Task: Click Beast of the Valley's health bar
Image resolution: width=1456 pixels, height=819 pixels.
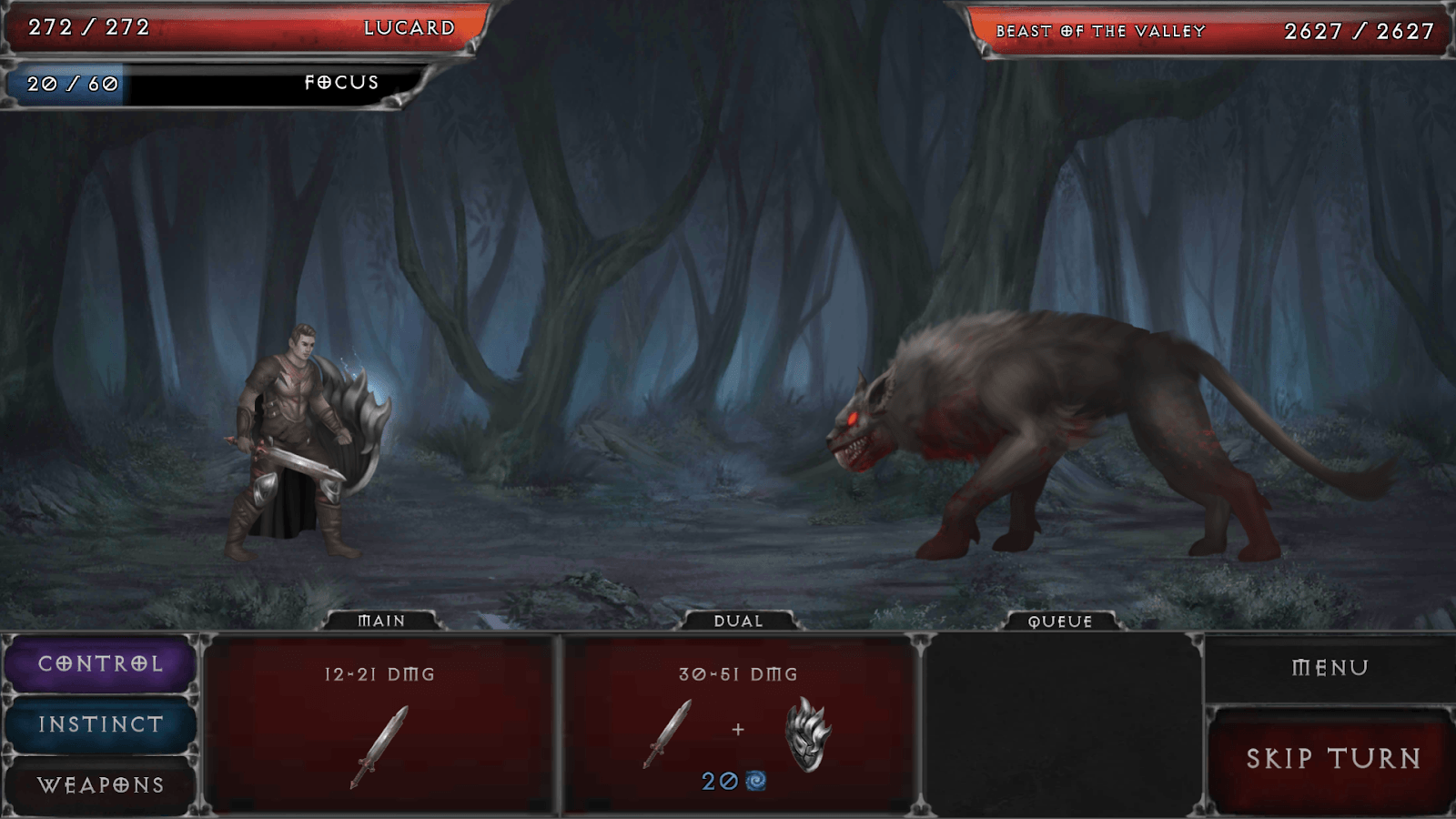Action: 1201,29
